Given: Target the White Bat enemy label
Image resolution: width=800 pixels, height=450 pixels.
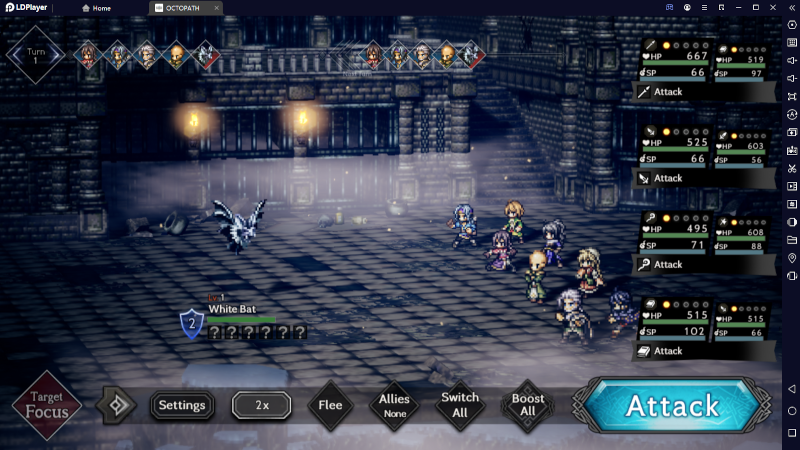Looking at the screenshot, I should click(x=232, y=309).
